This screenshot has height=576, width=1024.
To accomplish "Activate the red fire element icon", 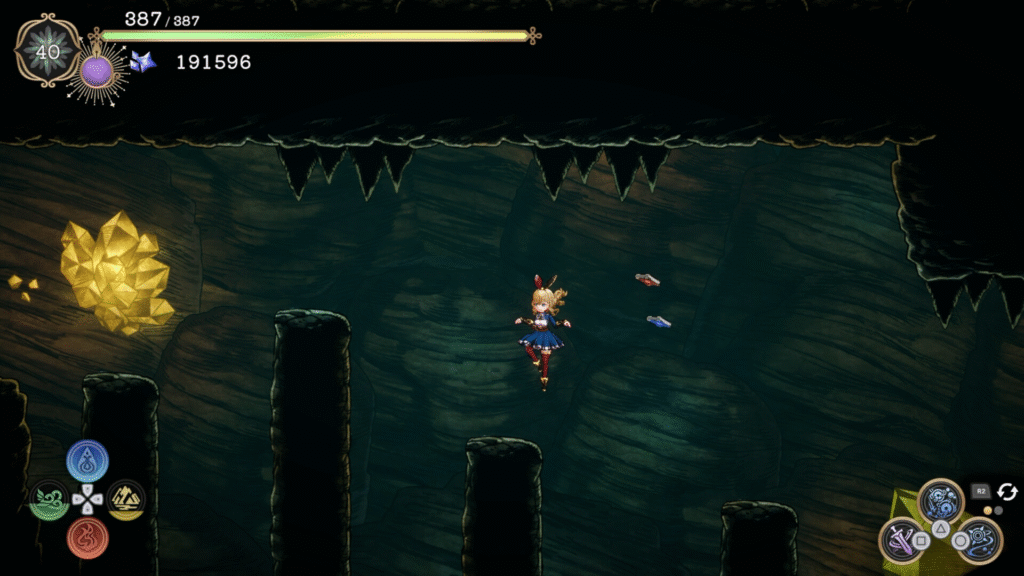I will click(x=88, y=537).
